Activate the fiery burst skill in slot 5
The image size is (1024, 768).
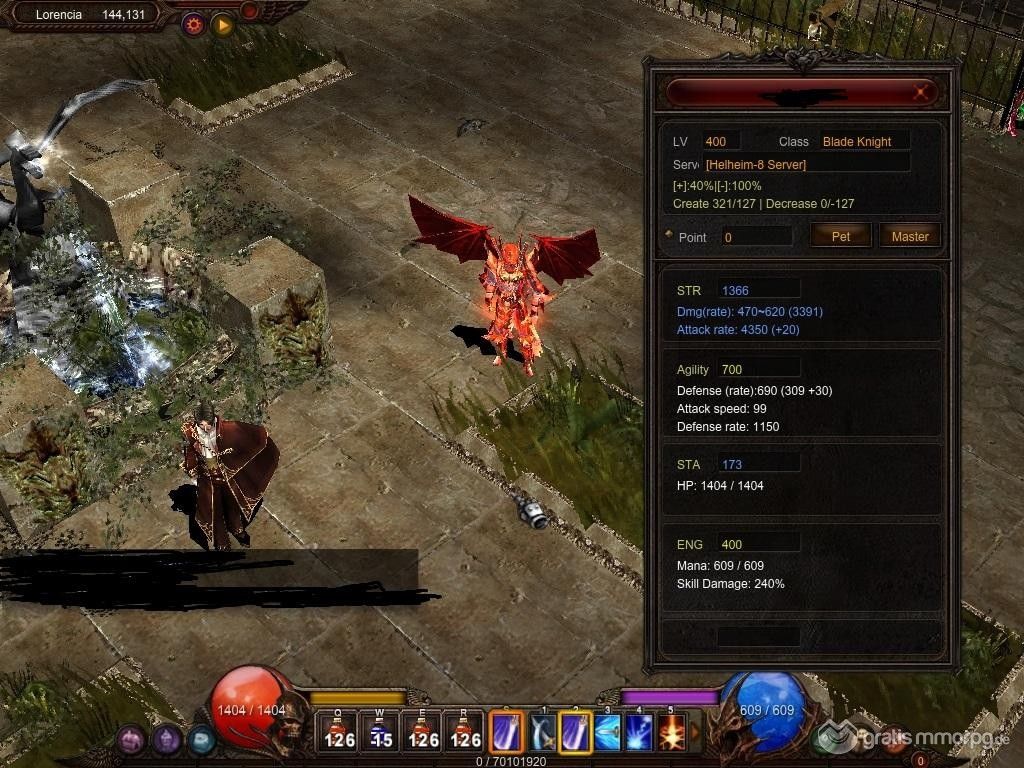[x=671, y=732]
